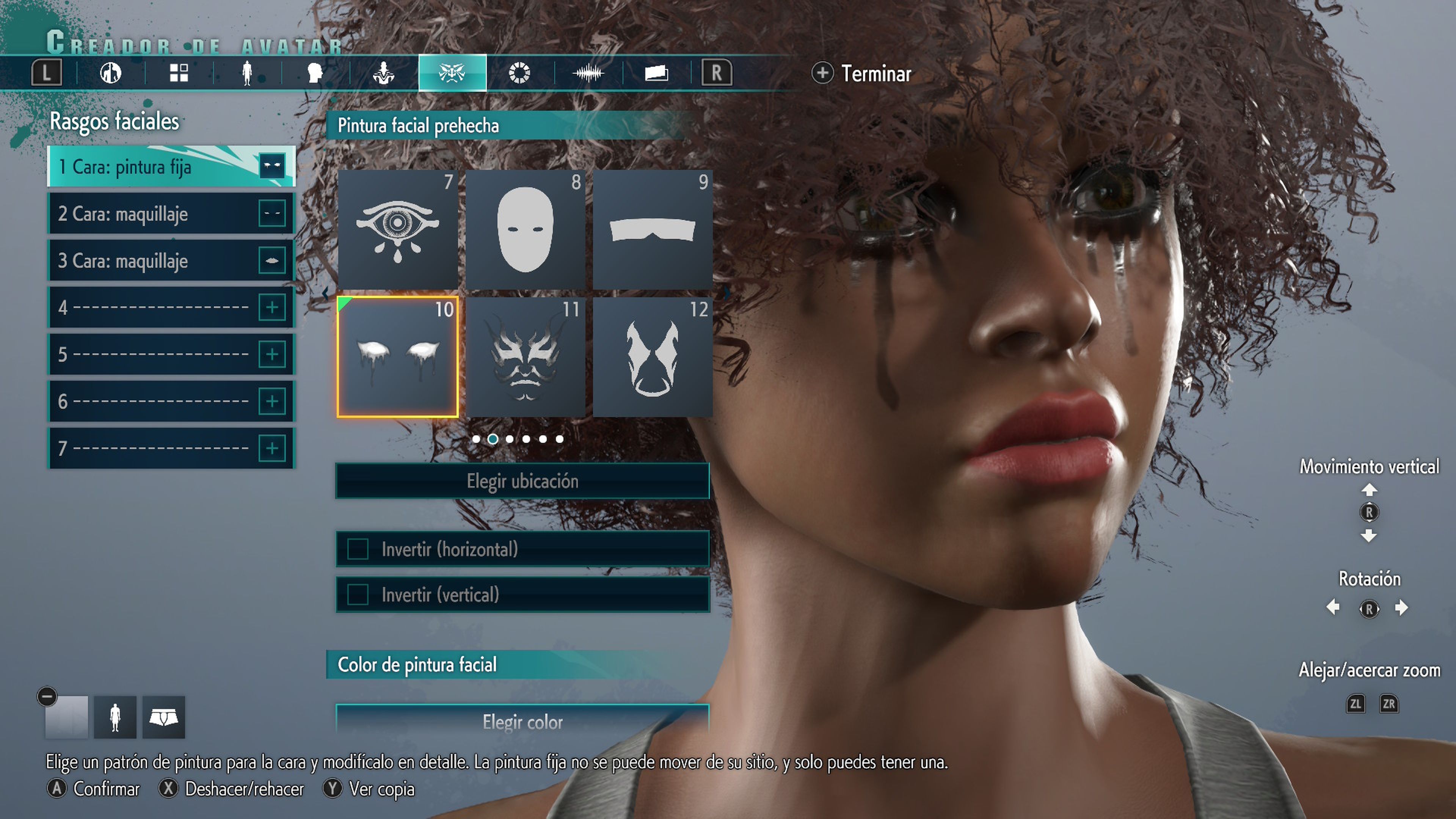Toggle the "Invertir (horizontal)" checkbox
This screenshot has width=1456, height=819.
point(358,549)
